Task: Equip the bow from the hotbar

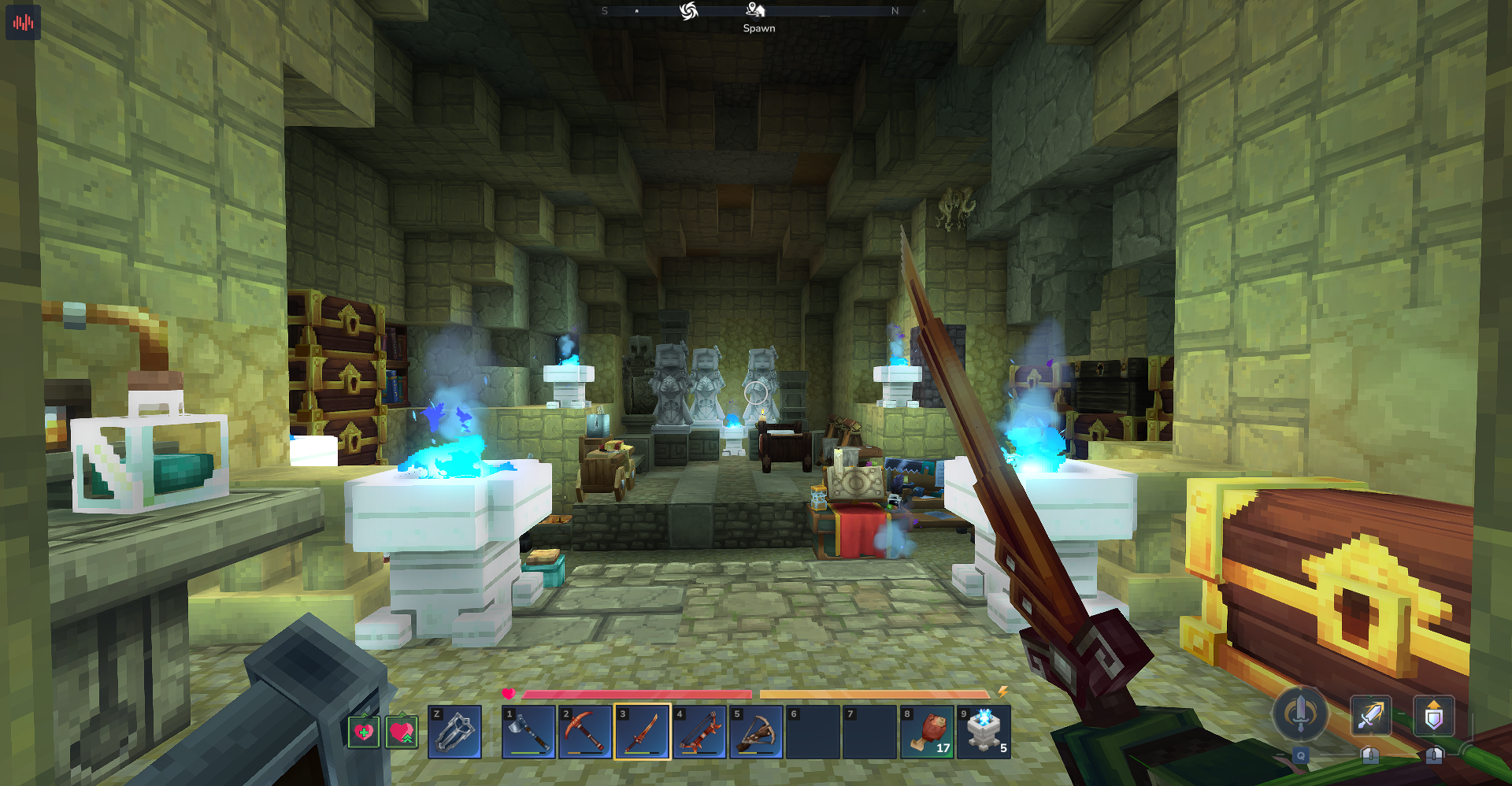Action: pos(699,732)
